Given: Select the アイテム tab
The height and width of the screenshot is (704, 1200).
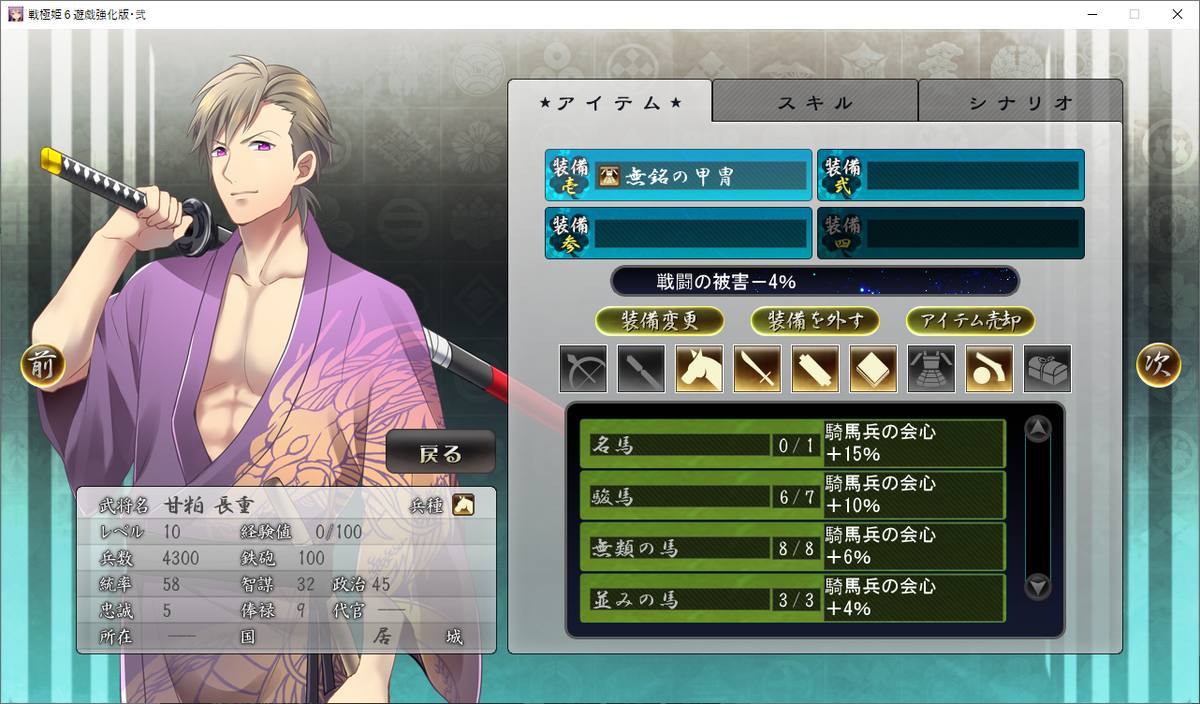Looking at the screenshot, I should pos(610,102).
